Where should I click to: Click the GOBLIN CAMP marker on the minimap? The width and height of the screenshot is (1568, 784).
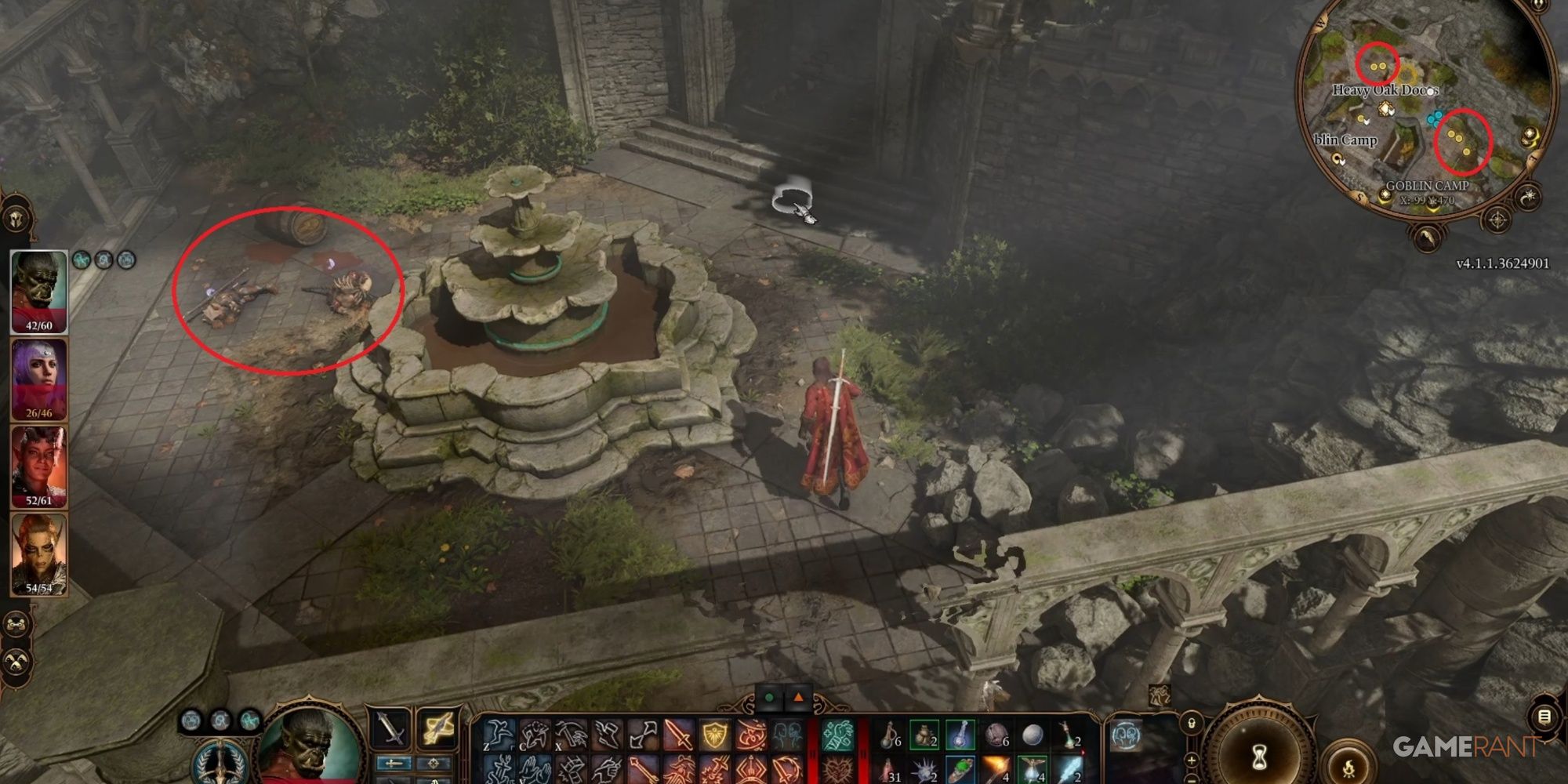click(1428, 185)
